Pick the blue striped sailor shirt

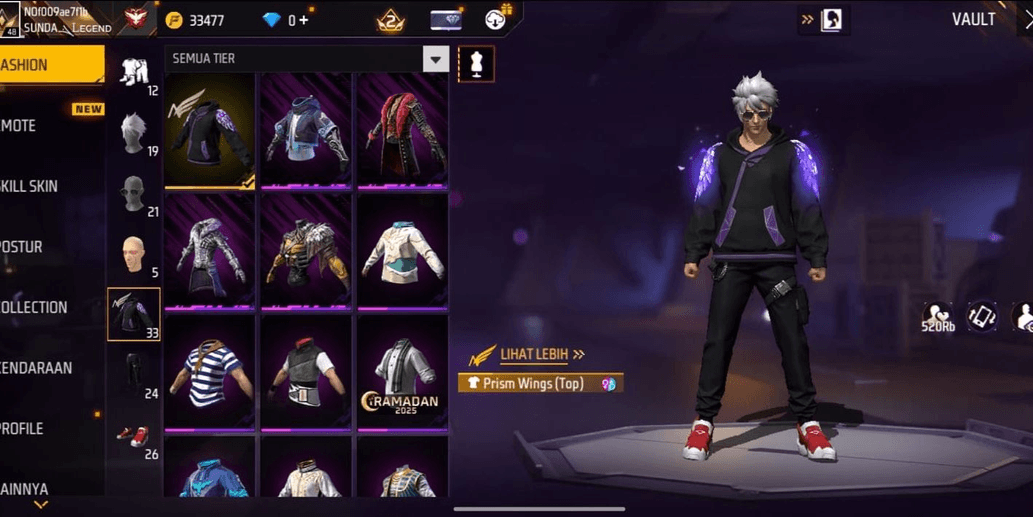coord(209,372)
